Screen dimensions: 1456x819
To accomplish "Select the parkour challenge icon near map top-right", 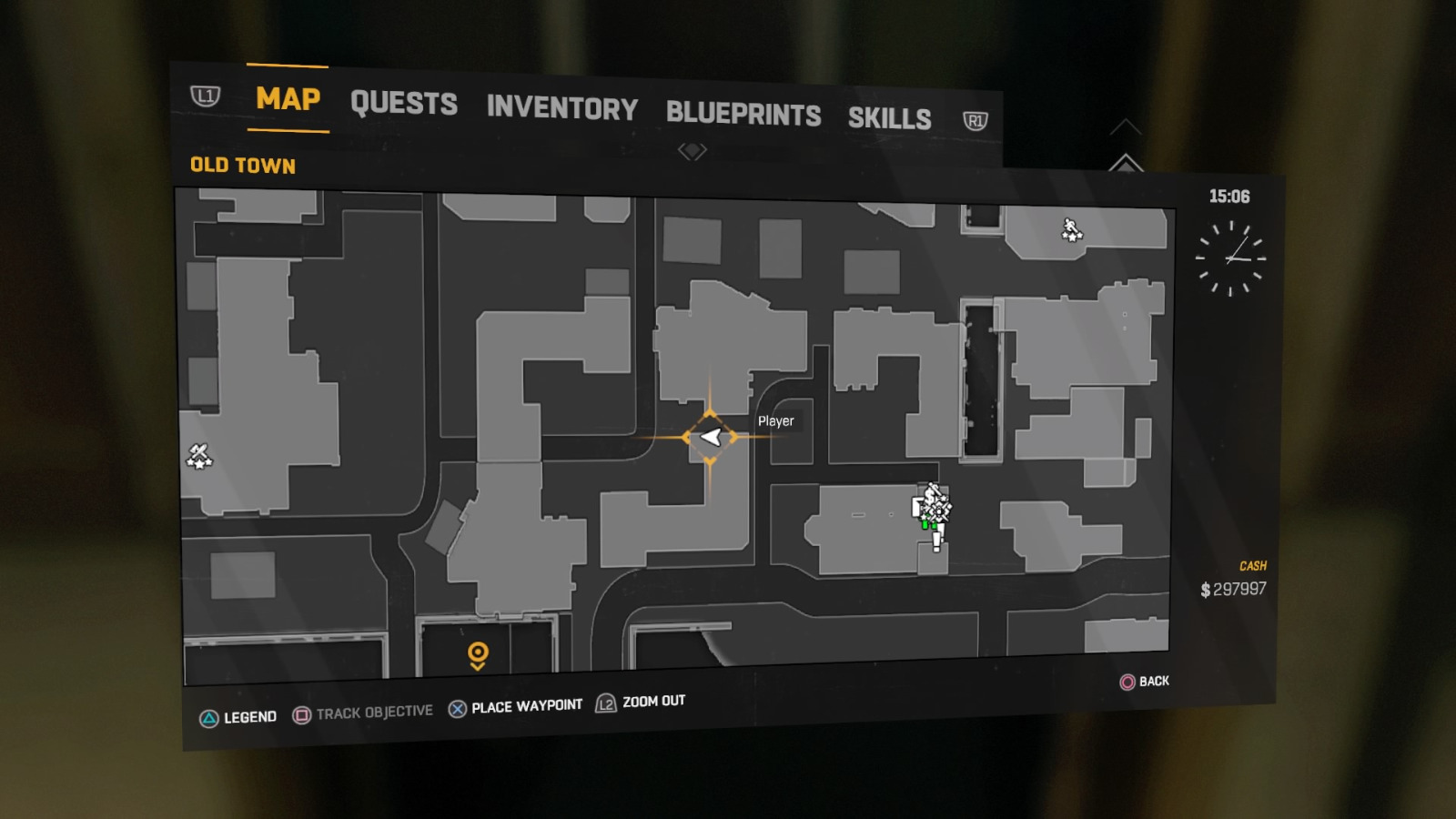I will coord(1073,228).
